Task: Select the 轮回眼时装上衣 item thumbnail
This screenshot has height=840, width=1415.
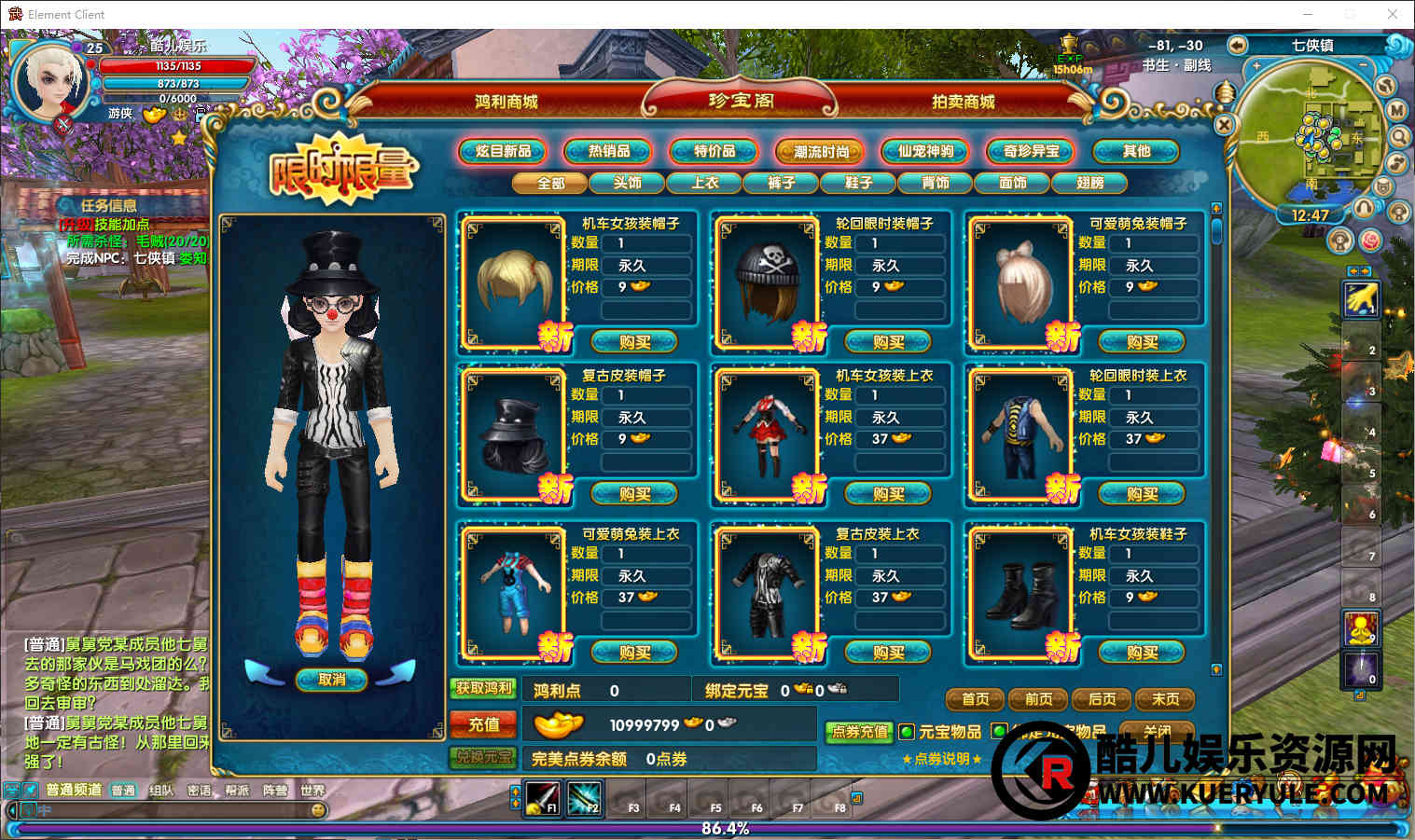Action: 1020,435
